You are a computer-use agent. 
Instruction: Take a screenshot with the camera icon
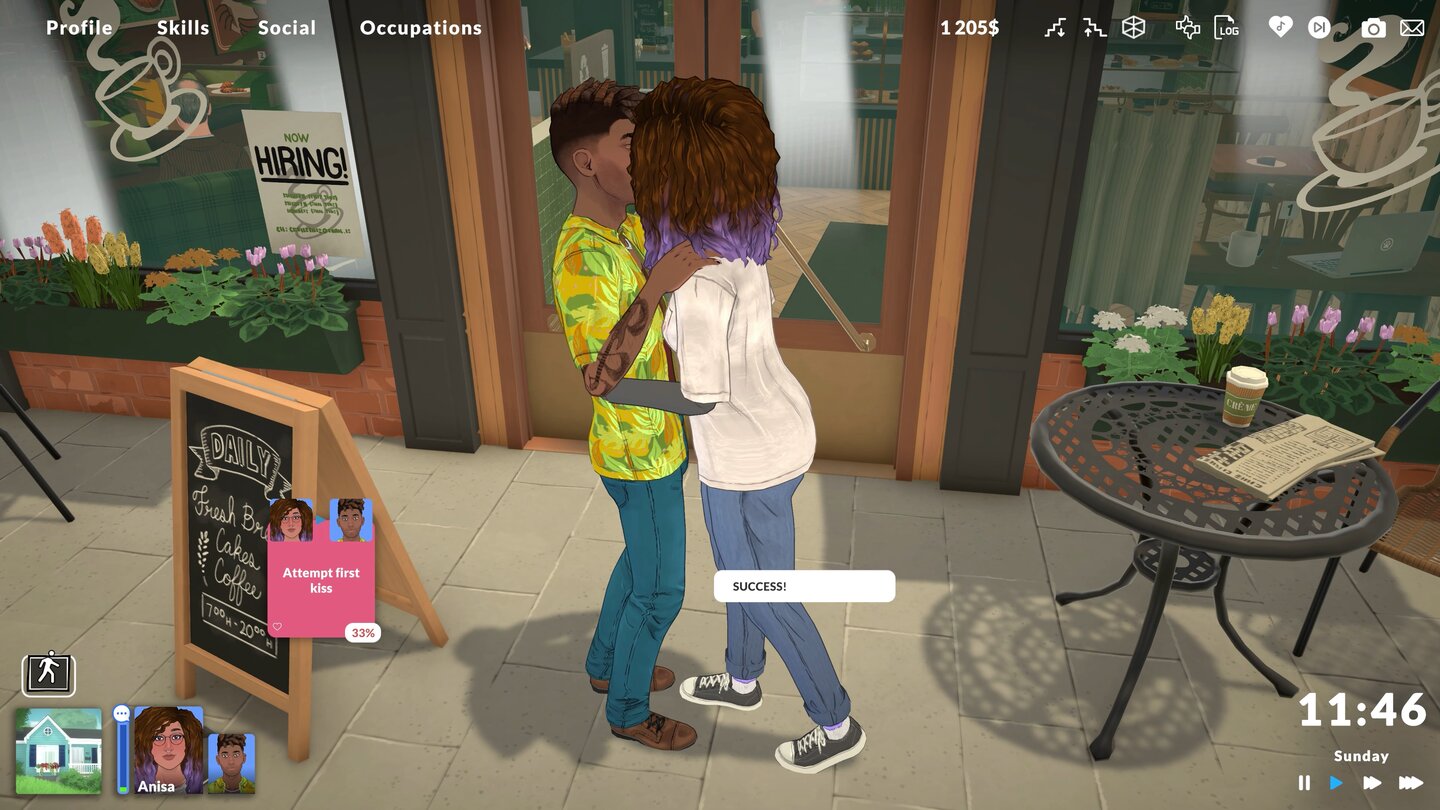tap(1371, 28)
